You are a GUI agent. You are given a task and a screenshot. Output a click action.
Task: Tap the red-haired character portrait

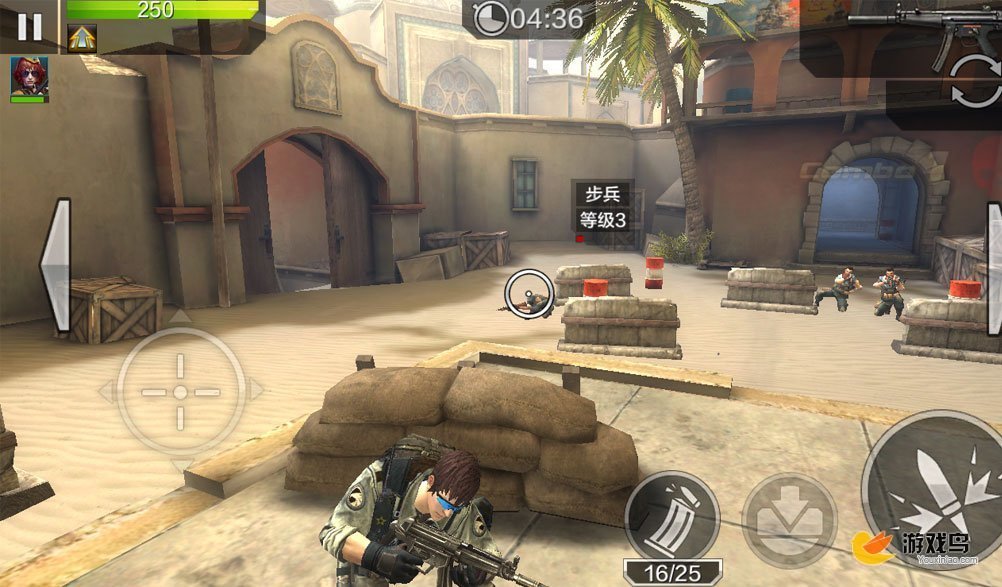point(29,78)
